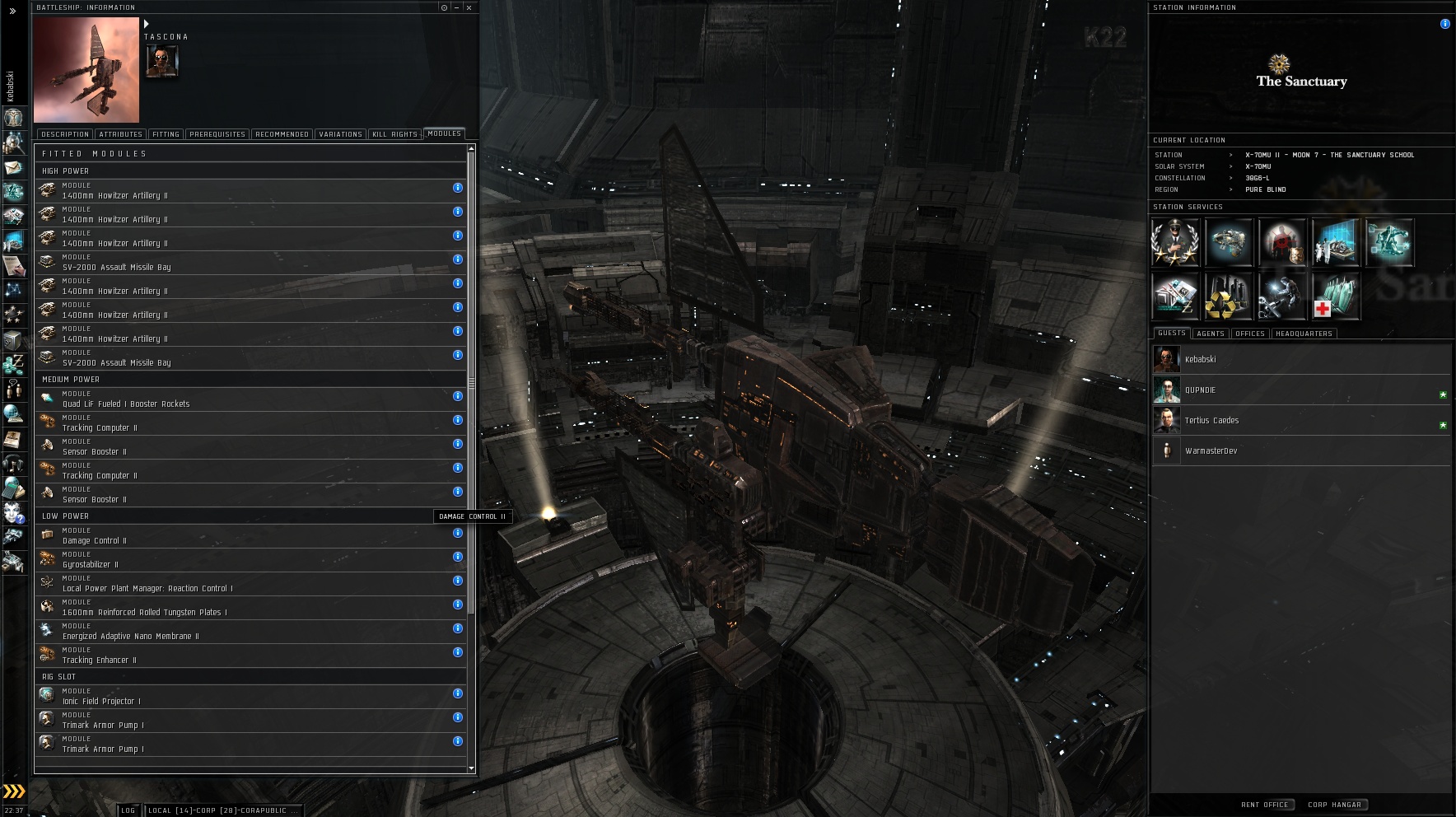Open the Agents tab in station panel
Image resolution: width=1456 pixels, height=817 pixels.
pos(1210,334)
